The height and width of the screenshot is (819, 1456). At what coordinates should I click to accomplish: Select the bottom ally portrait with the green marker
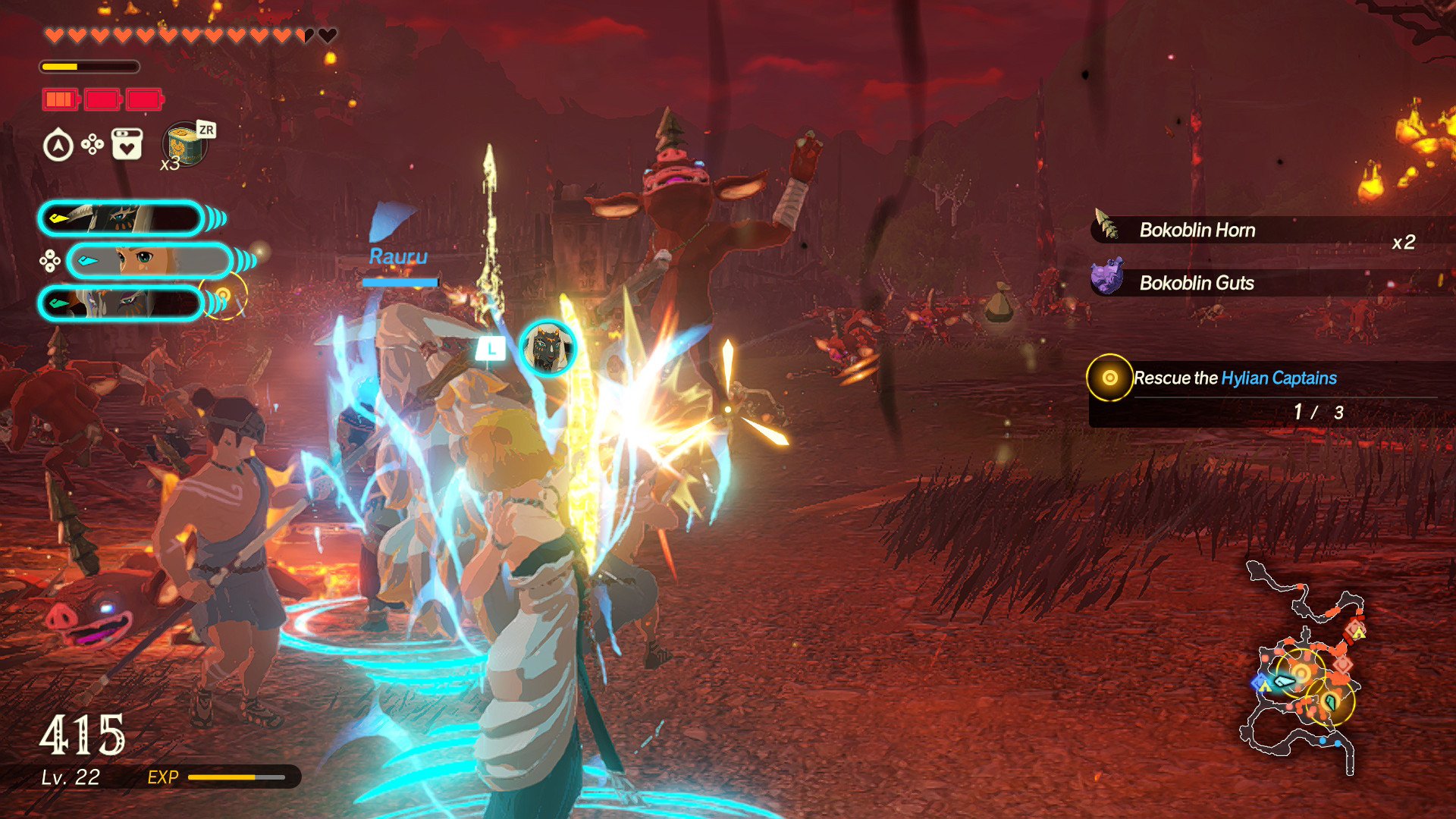tap(121, 303)
